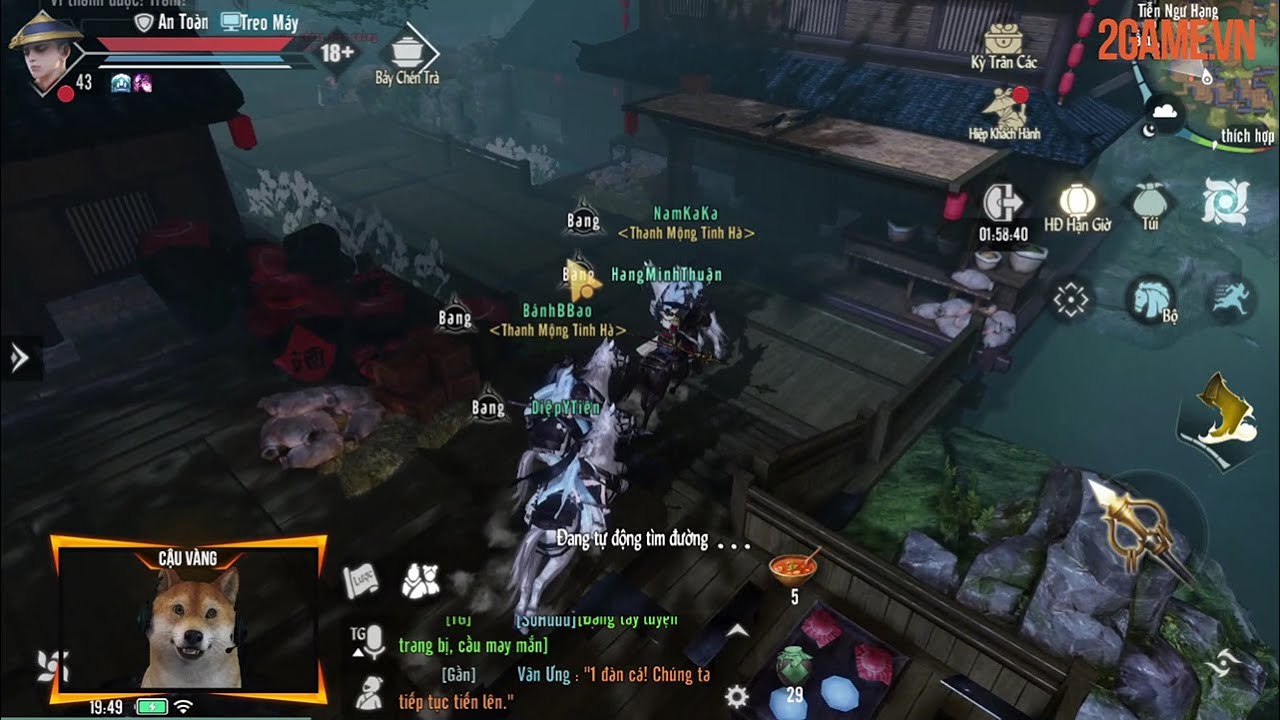Use the green potion jar item
1280x720 pixels.
(x=792, y=665)
